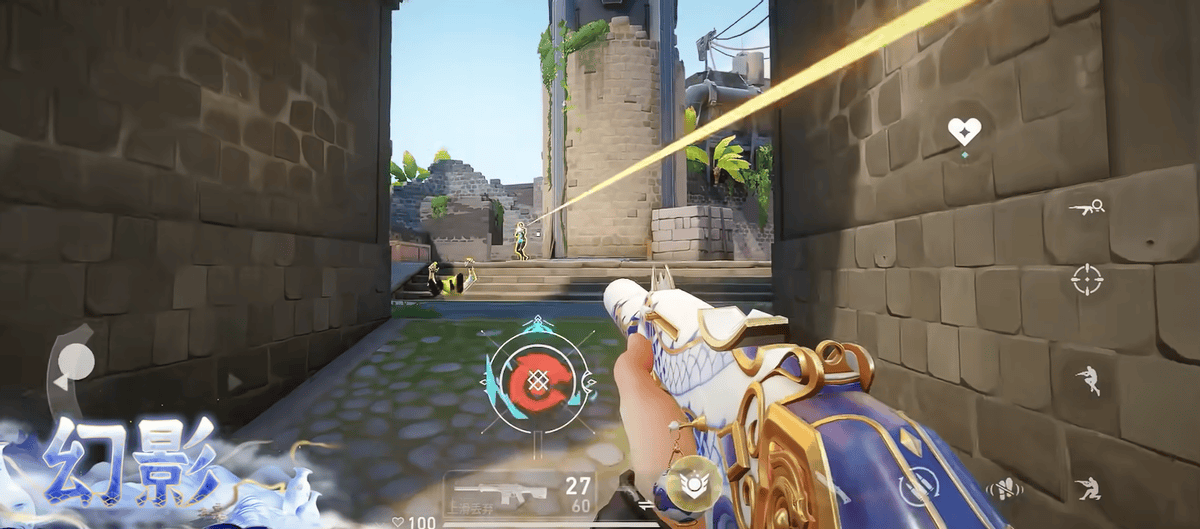This screenshot has height=529, width=1200.
Task: Tap the swap arrows to switch weapons
Action: [x=645, y=507]
